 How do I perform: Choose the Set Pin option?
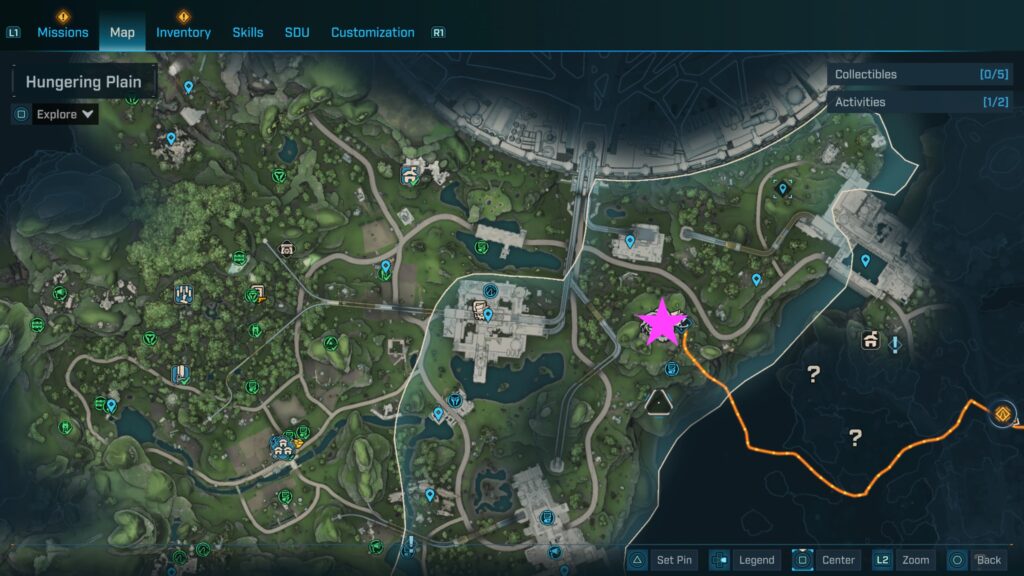(664, 560)
